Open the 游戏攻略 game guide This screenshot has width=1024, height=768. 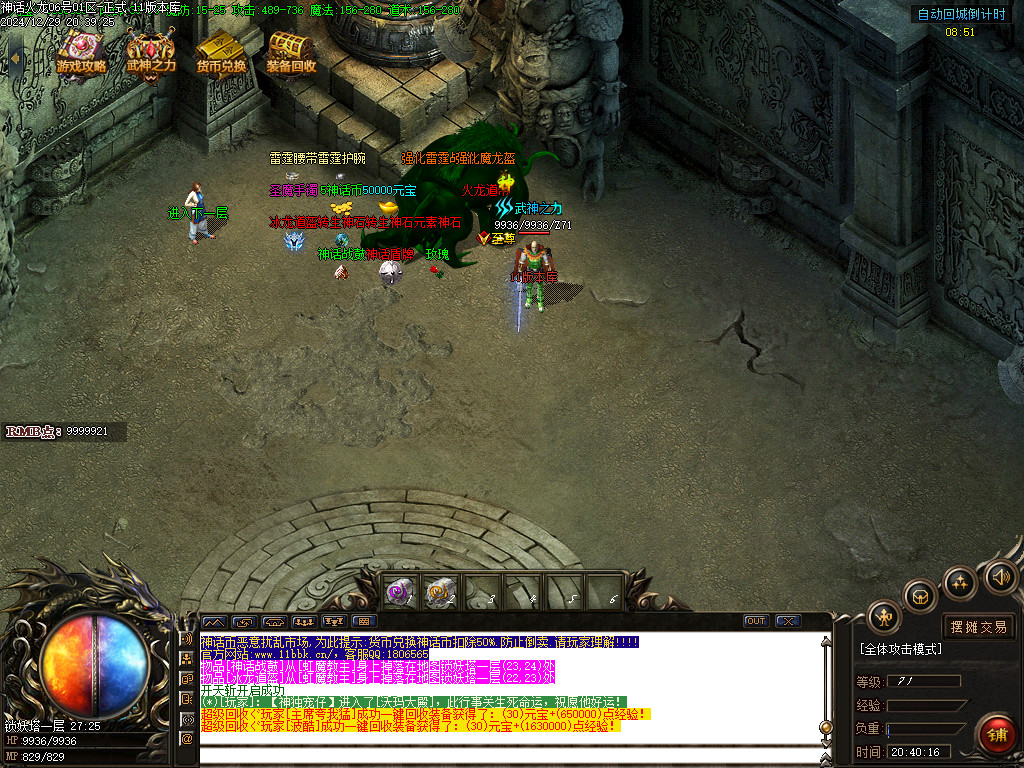click(81, 52)
